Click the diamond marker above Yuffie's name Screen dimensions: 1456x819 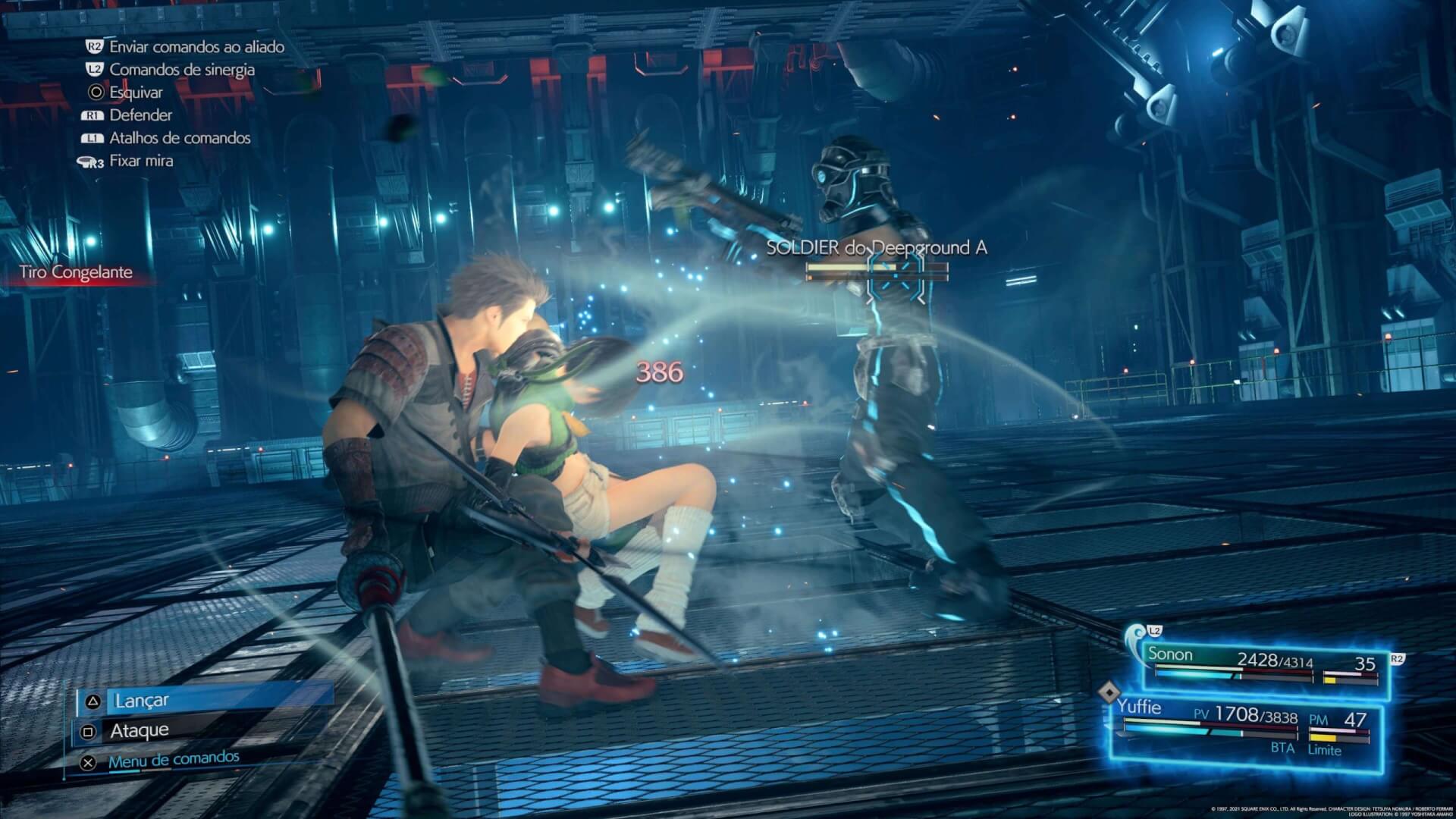pyautogui.click(x=1111, y=691)
